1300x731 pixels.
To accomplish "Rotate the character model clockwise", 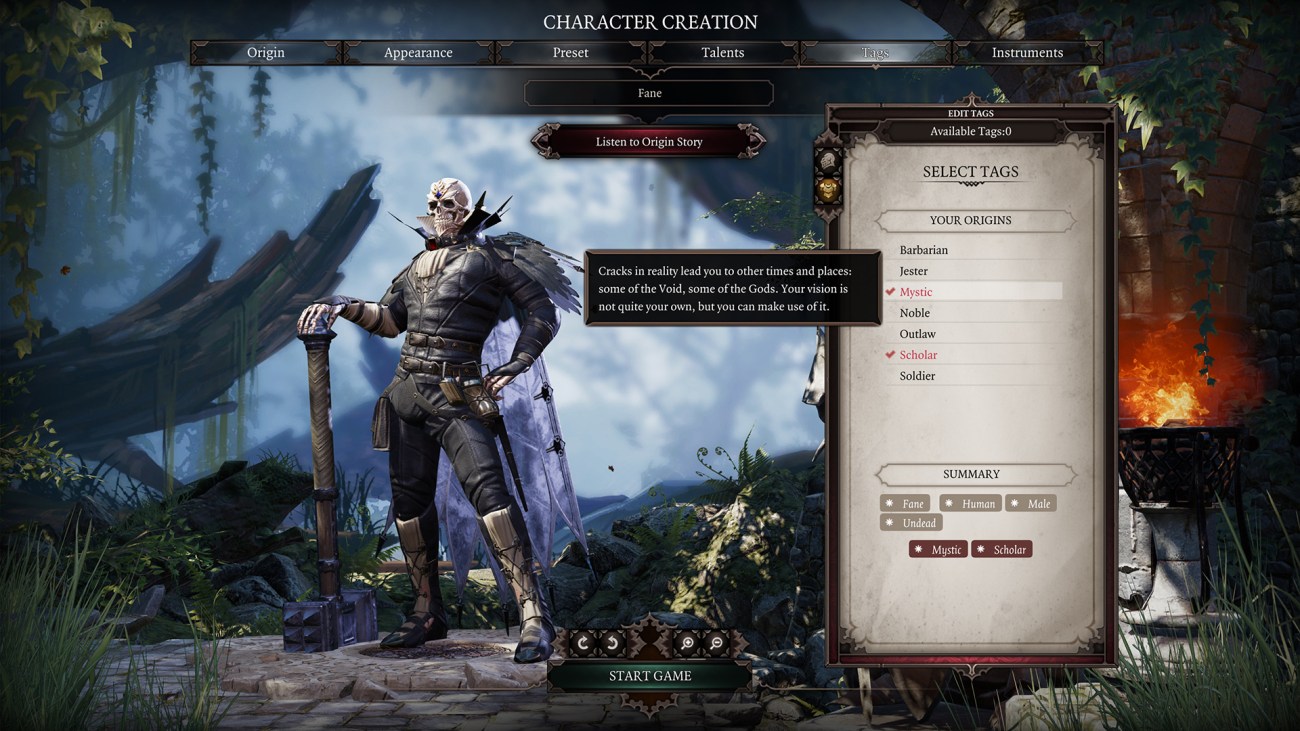I will coord(583,642).
